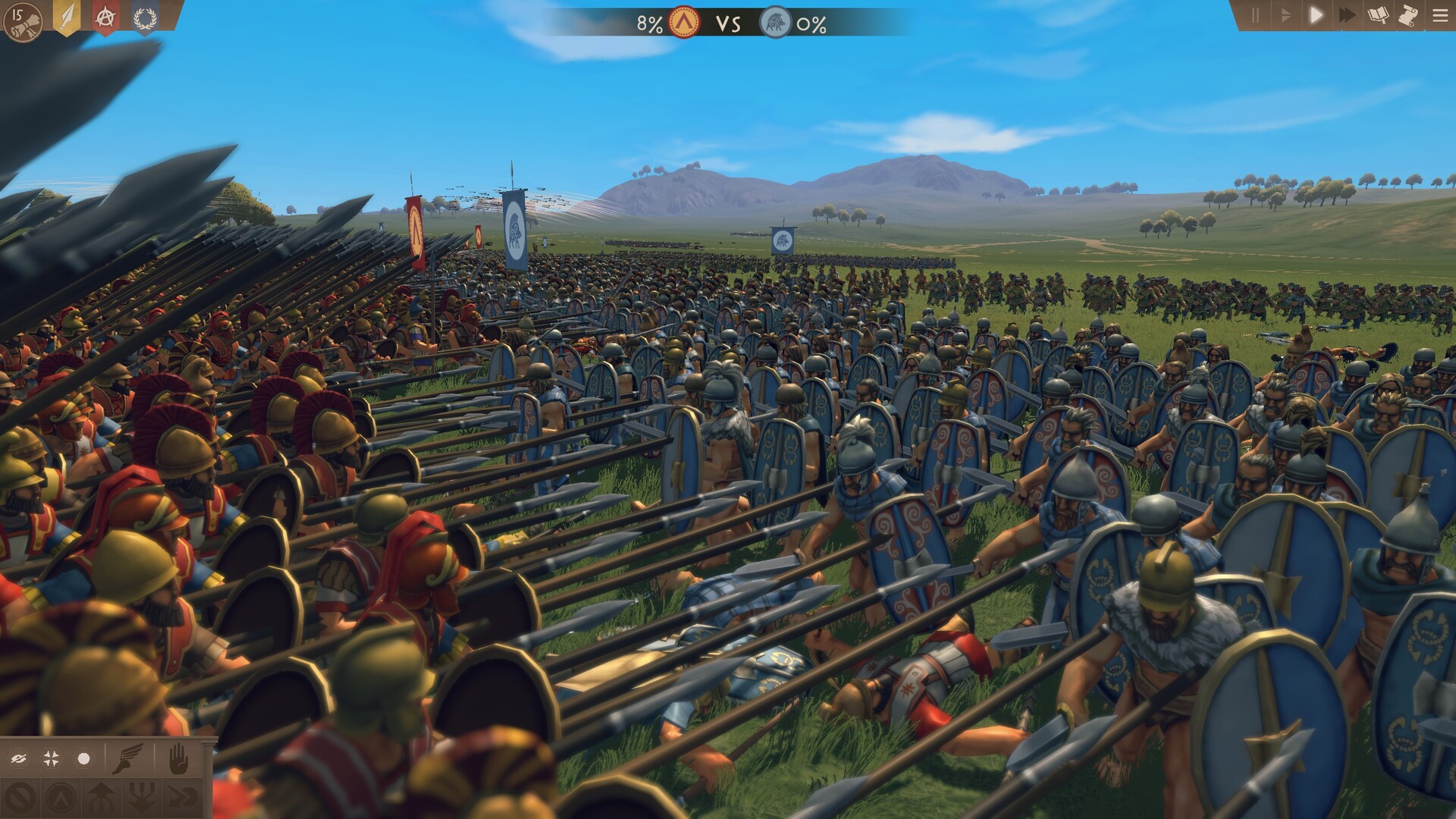This screenshot has height=819, width=1456.
Task: Click the prohibited-circle order icon
Action: pyautogui.click(x=20, y=797)
